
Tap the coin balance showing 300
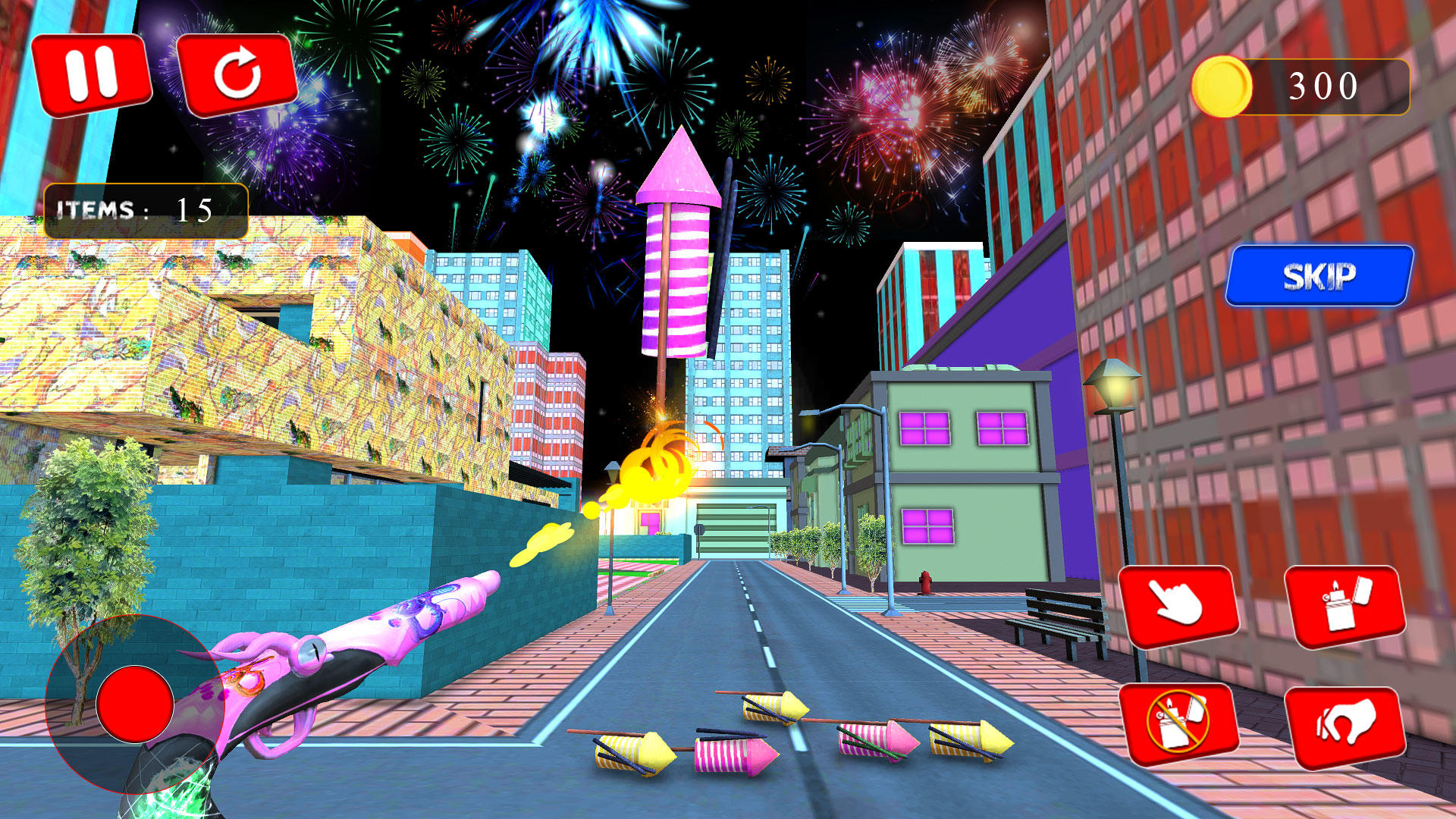tap(1323, 86)
